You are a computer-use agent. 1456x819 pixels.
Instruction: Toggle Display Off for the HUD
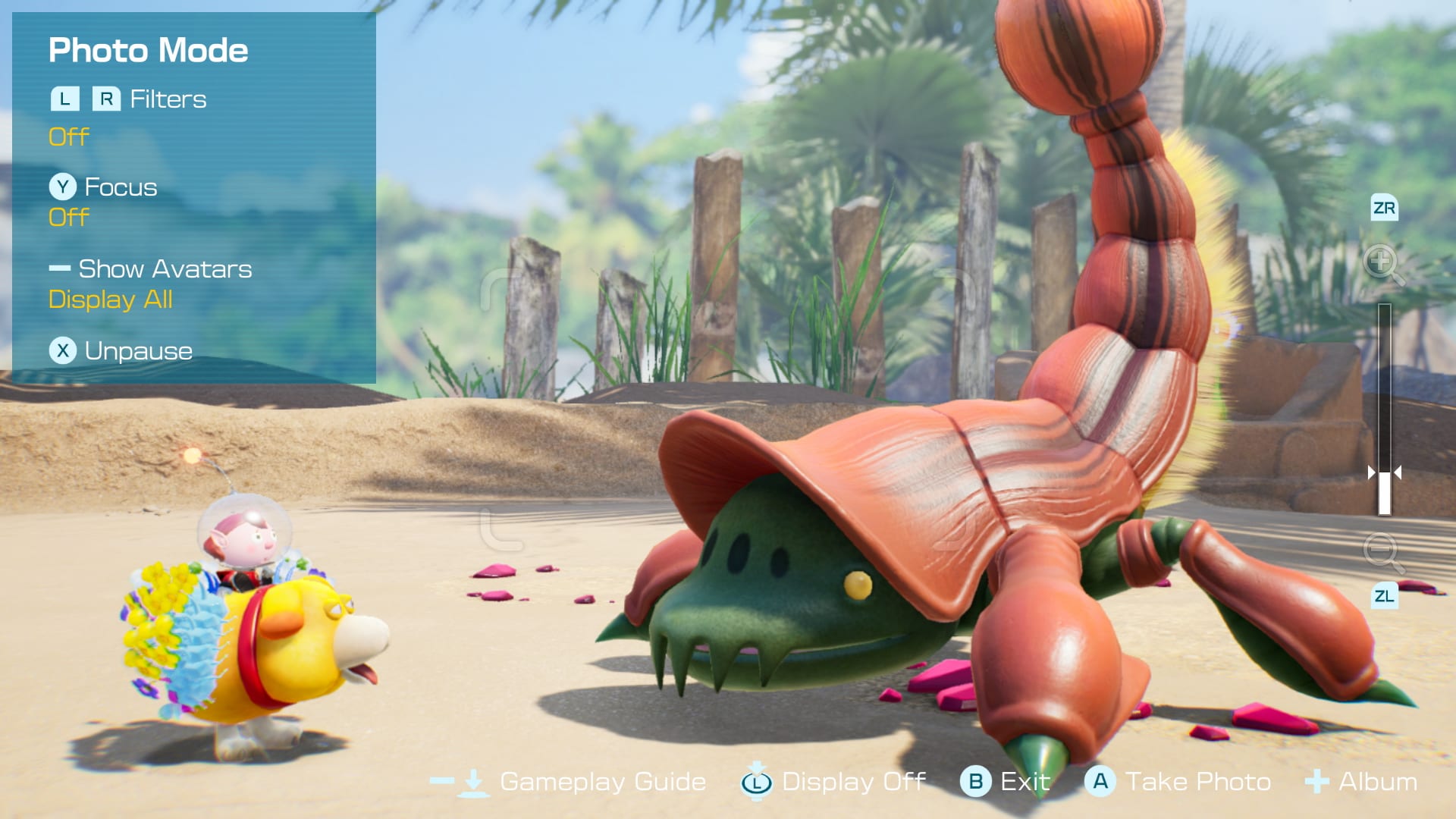coord(857,781)
